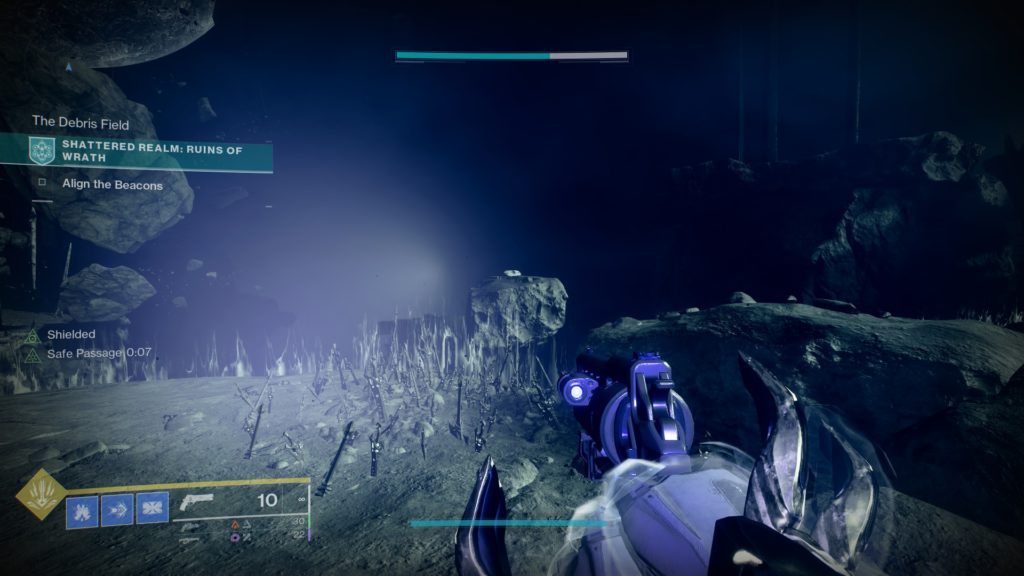The height and width of the screenshot is (576, 1024).
Task: Click the shield emblem beside the activity name
Action: tap(42, 151)
